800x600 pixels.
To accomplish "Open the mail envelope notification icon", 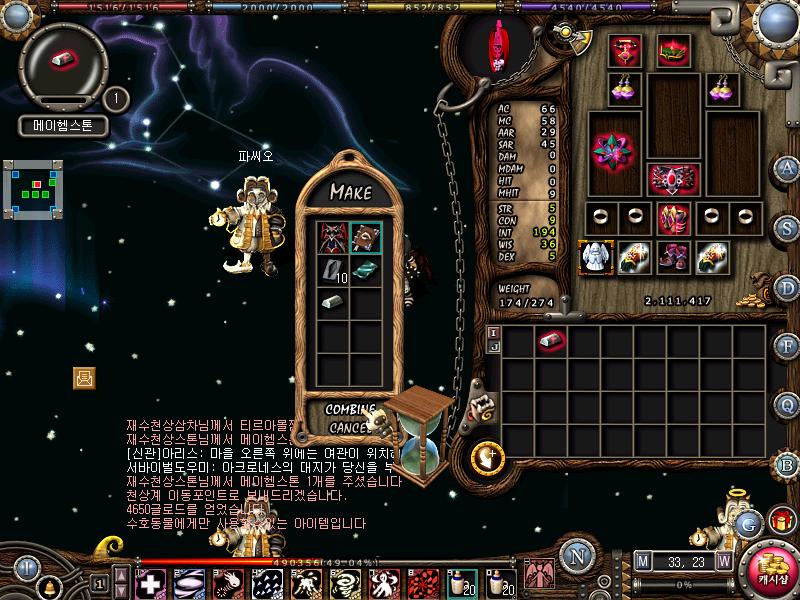I will pos(84,377).
